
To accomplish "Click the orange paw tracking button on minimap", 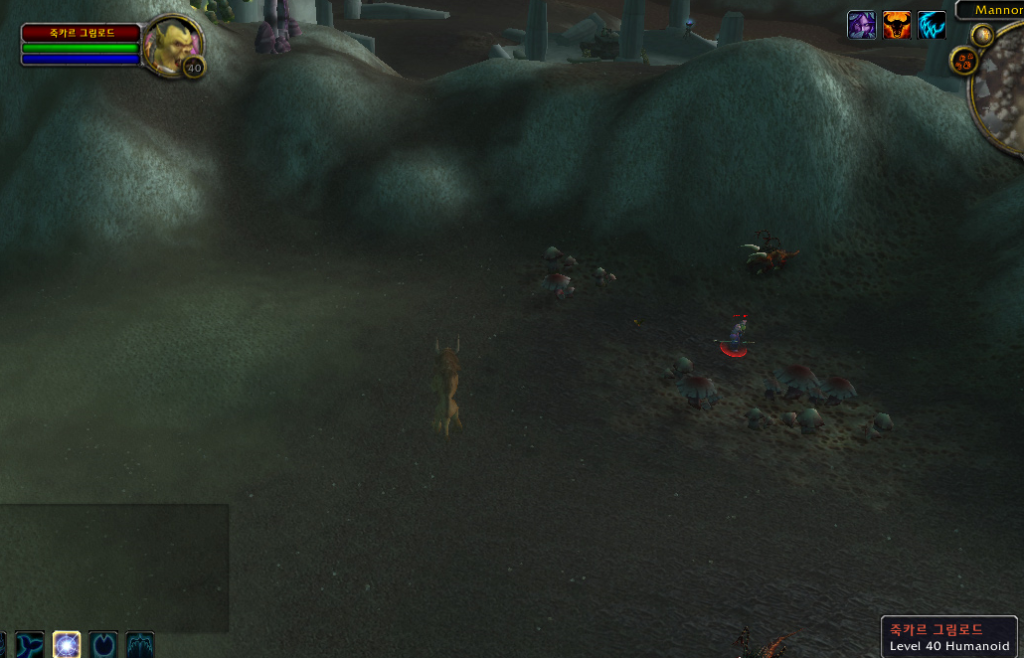I will [964, 62].
